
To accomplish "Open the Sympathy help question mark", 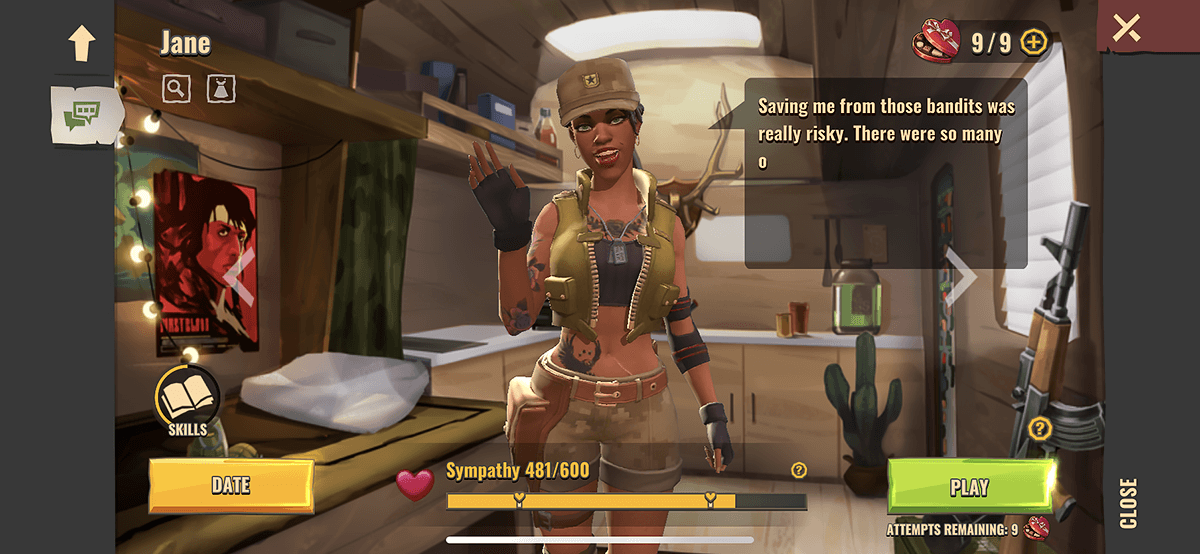I will coord(798,470).
